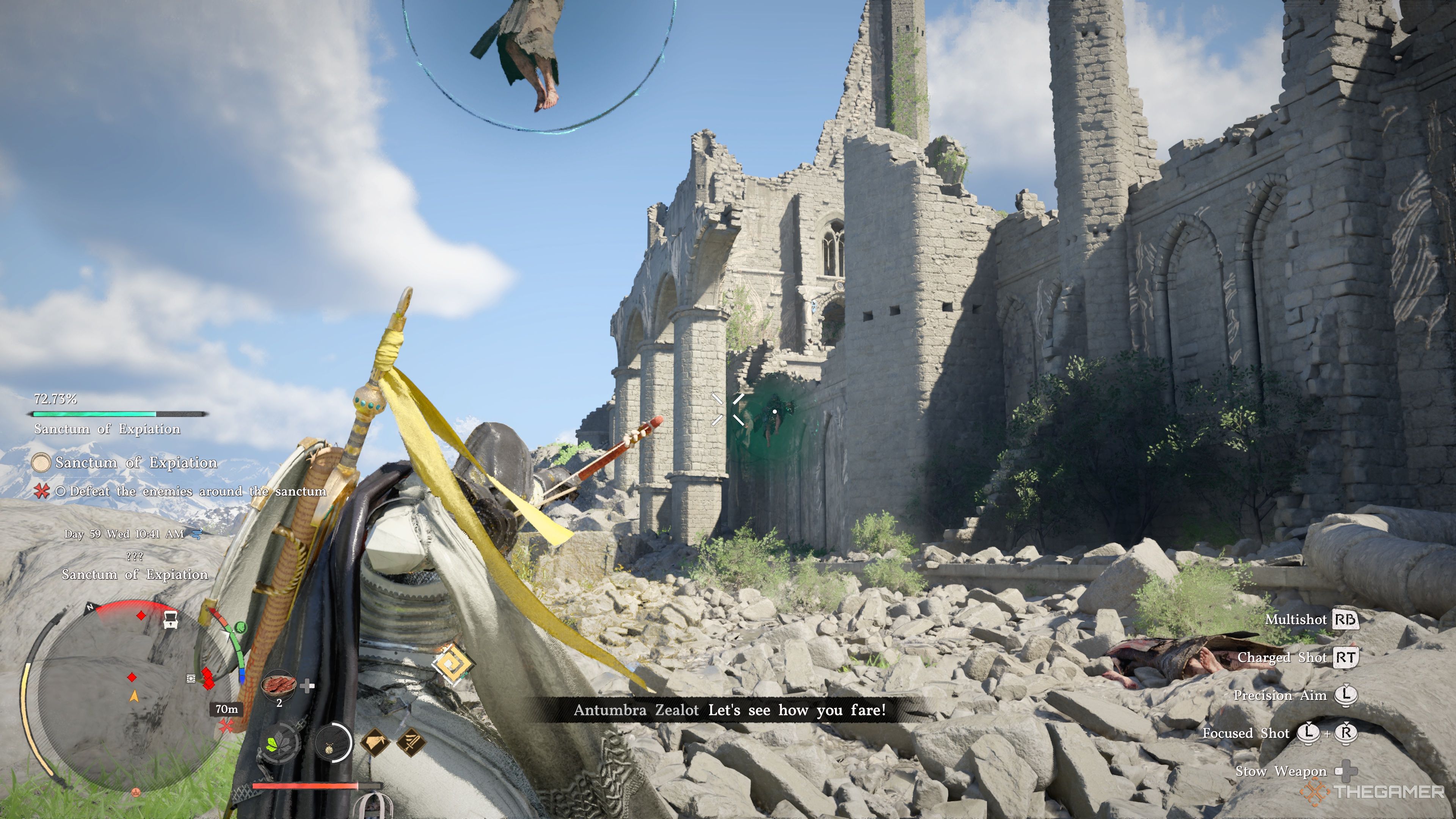Select the pendant necklace item slot
This screenshot has height=819, width=1456.
333,742
